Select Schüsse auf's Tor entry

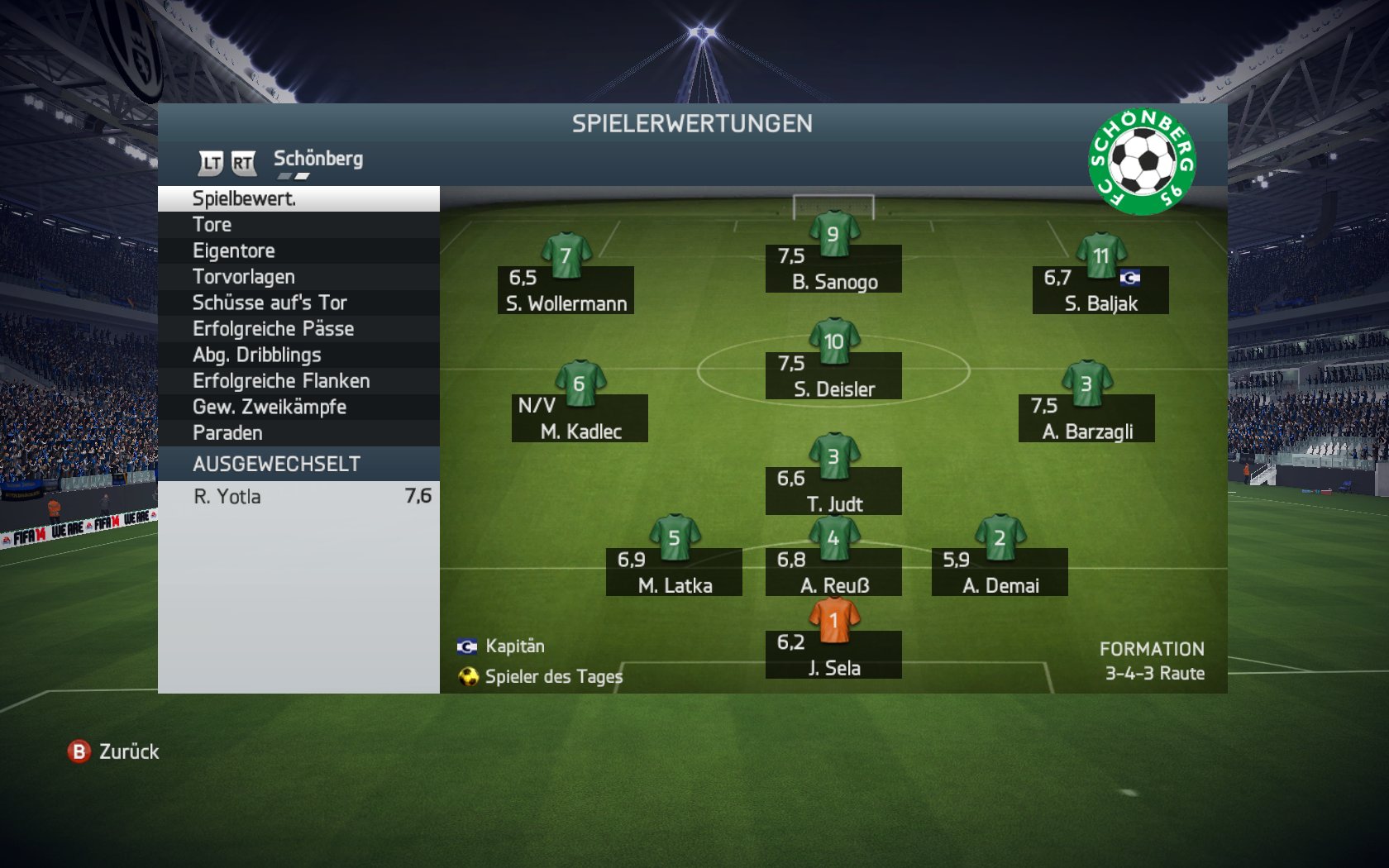point(298,303)
